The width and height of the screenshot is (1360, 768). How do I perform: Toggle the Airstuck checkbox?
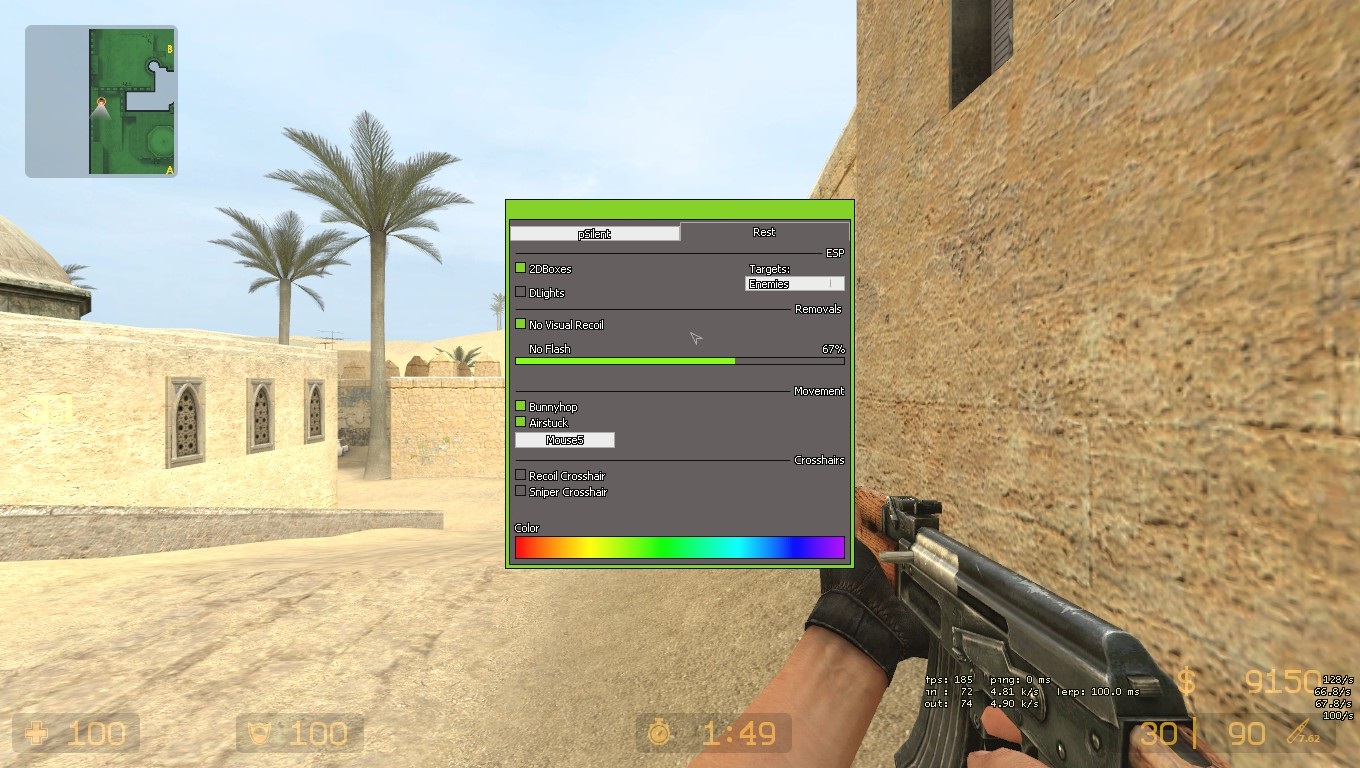point(520,422)
